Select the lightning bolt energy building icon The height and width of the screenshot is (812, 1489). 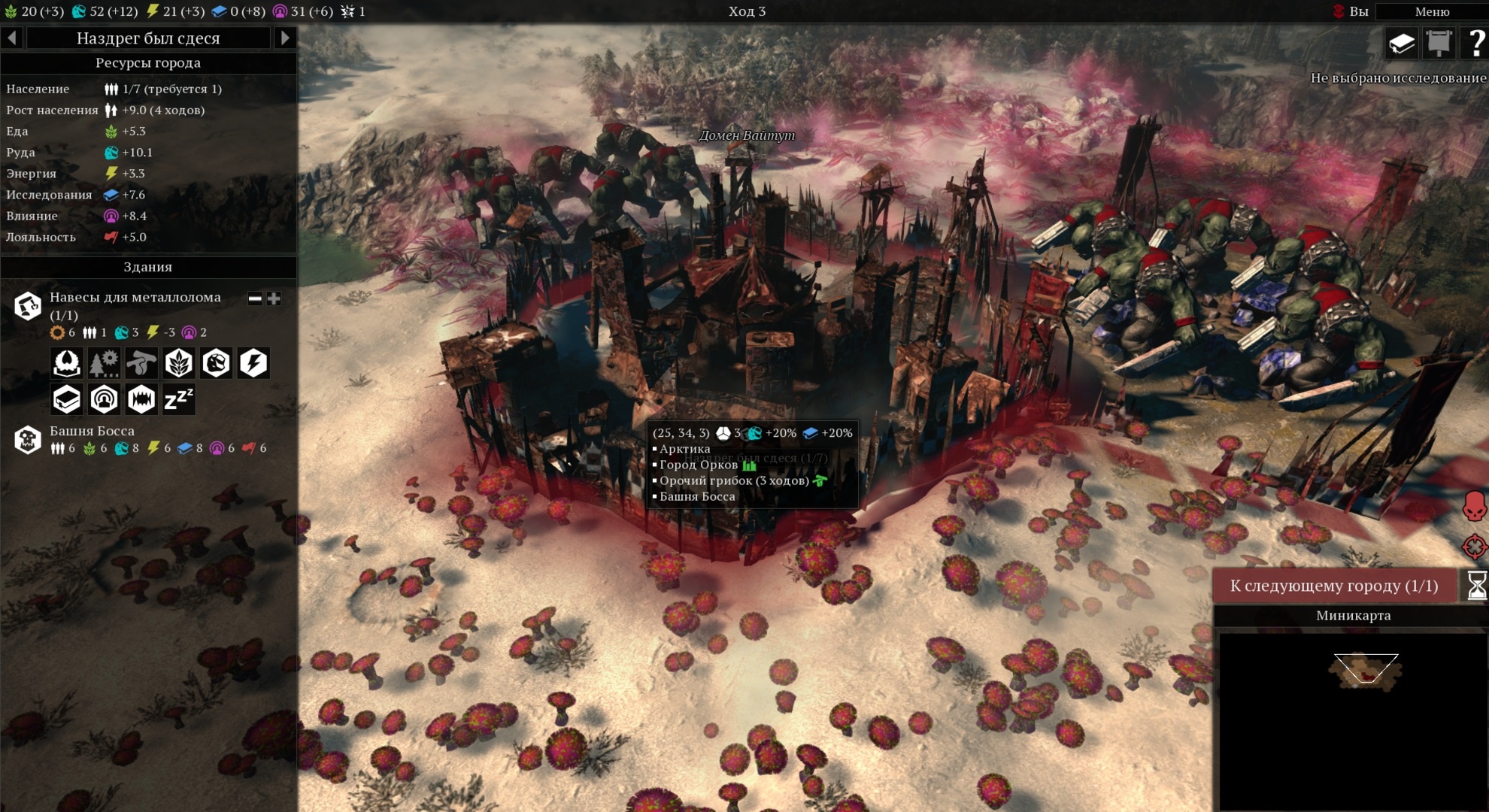tap(253, 363)
